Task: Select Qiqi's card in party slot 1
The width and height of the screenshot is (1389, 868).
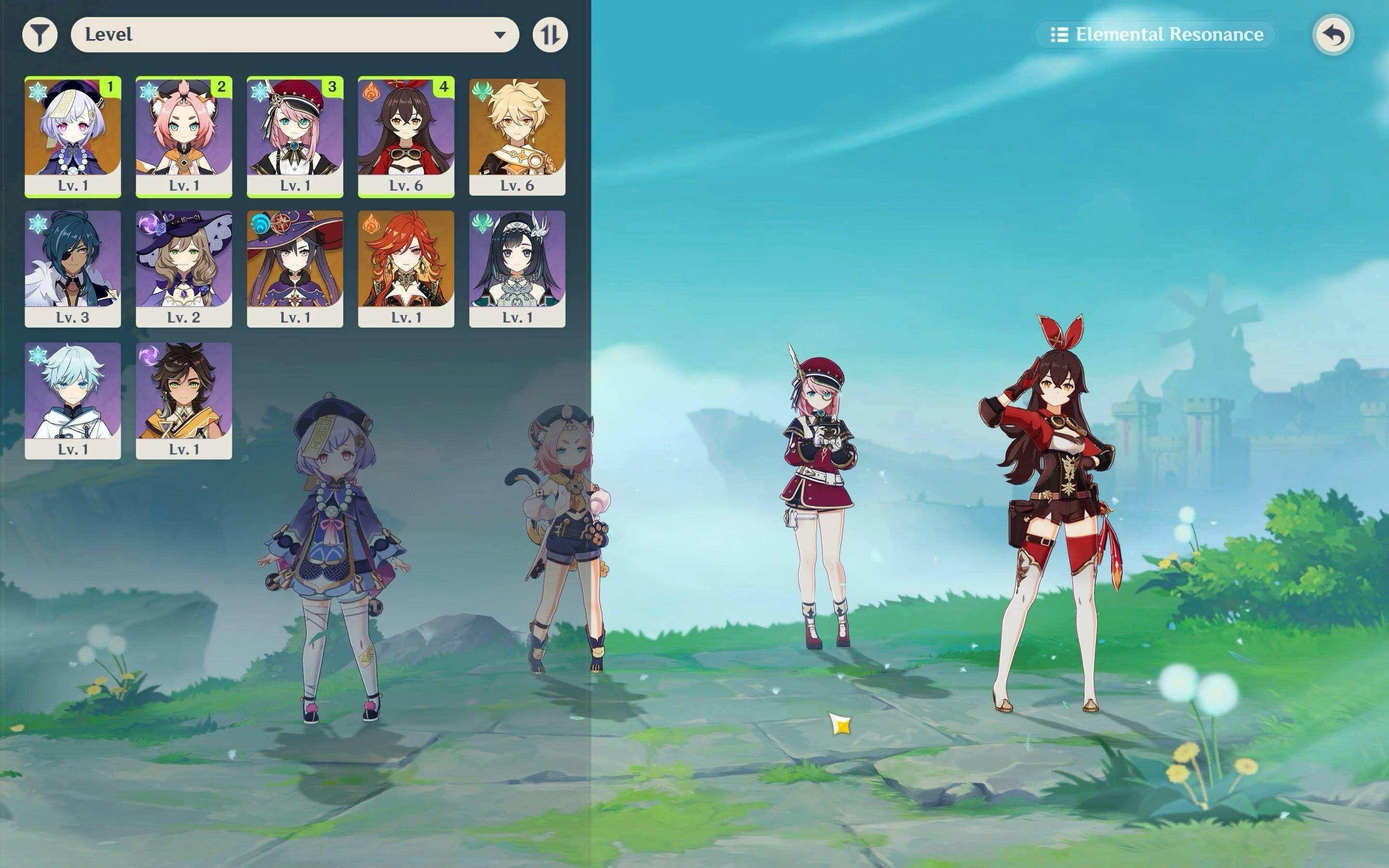Action: point(73,136)
